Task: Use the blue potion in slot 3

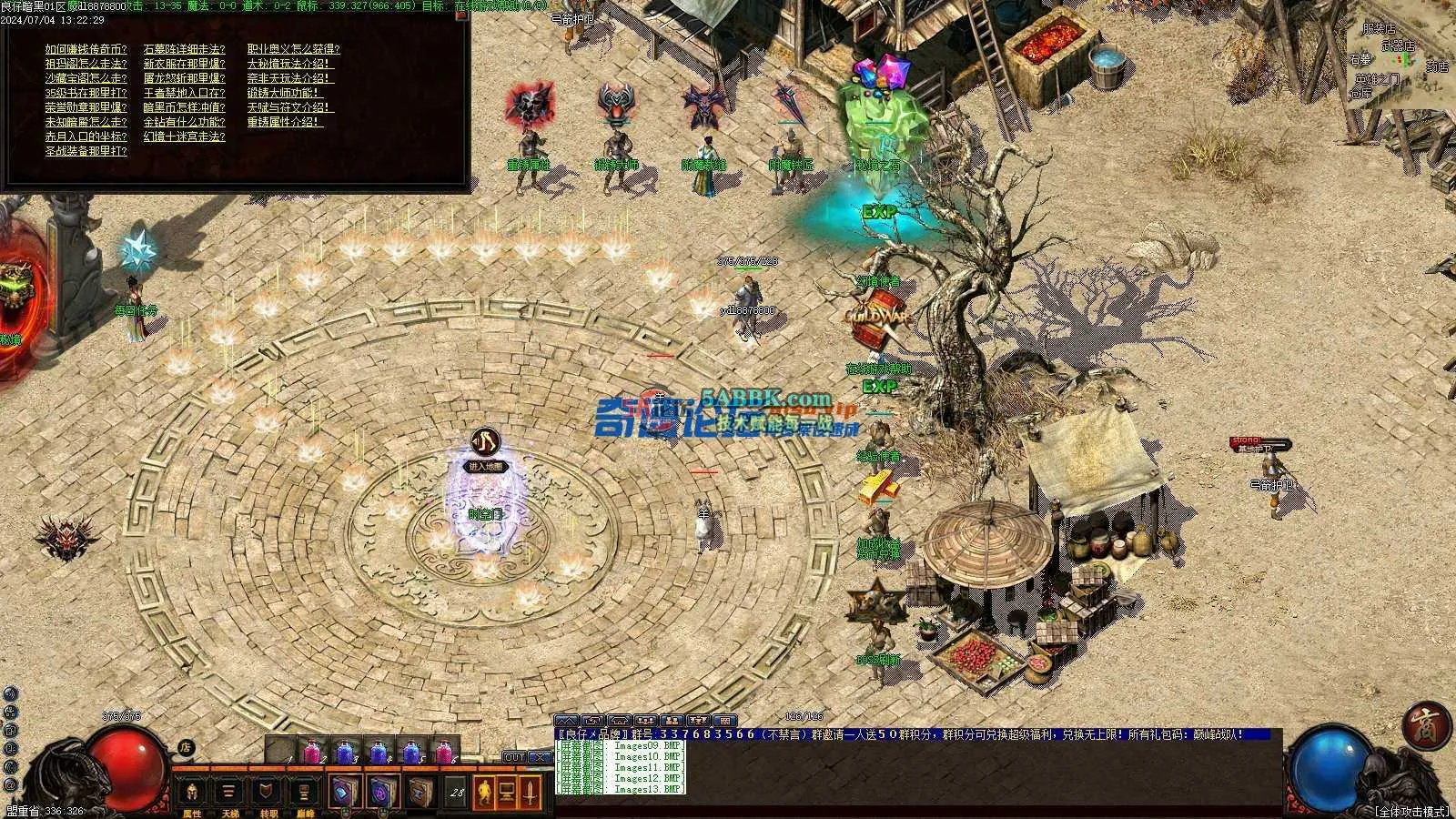Action: (346, 753)
